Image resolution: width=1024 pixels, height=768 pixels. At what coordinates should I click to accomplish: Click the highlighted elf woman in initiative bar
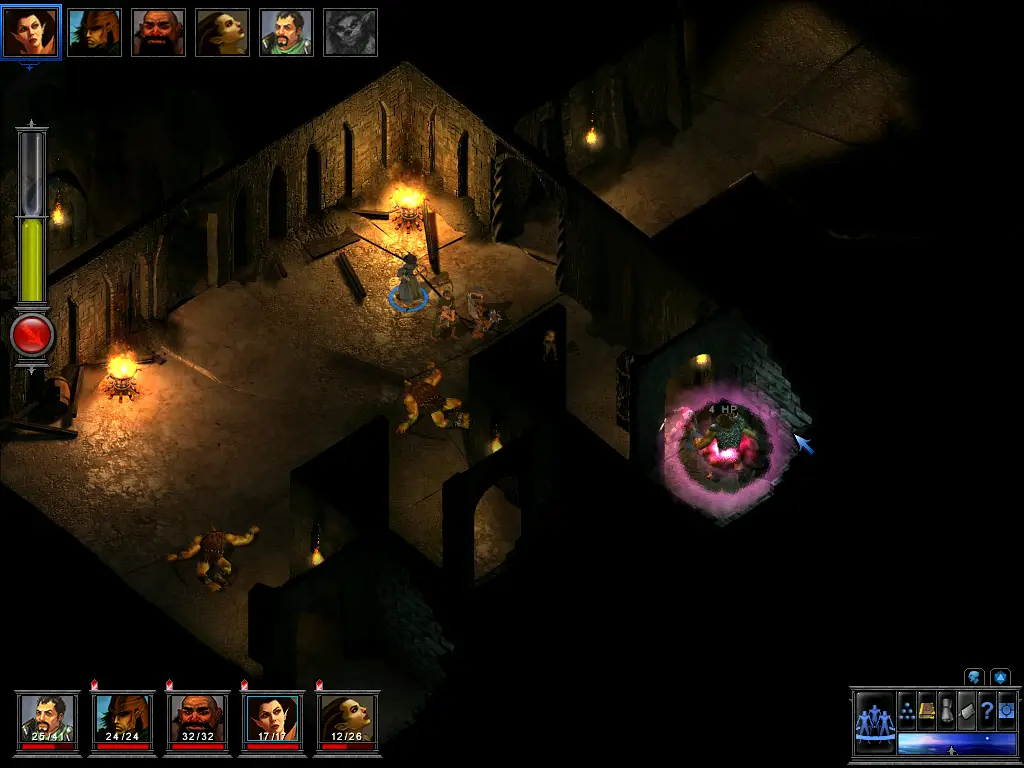click(30, 32)
